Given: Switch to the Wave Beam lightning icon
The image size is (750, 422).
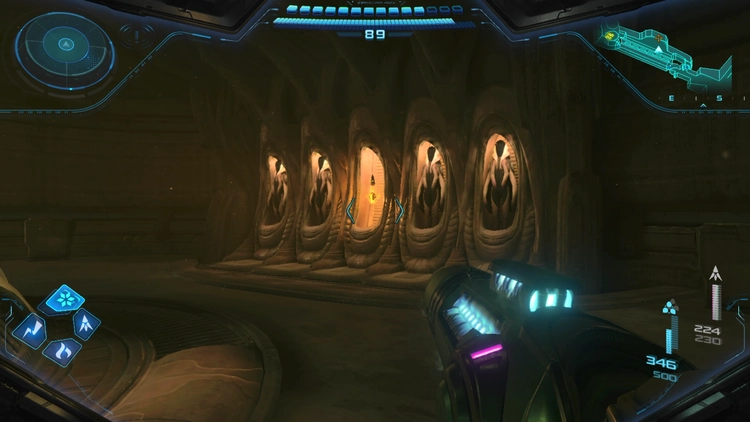Looking at the screenshot, I should [x=30, y=327].
